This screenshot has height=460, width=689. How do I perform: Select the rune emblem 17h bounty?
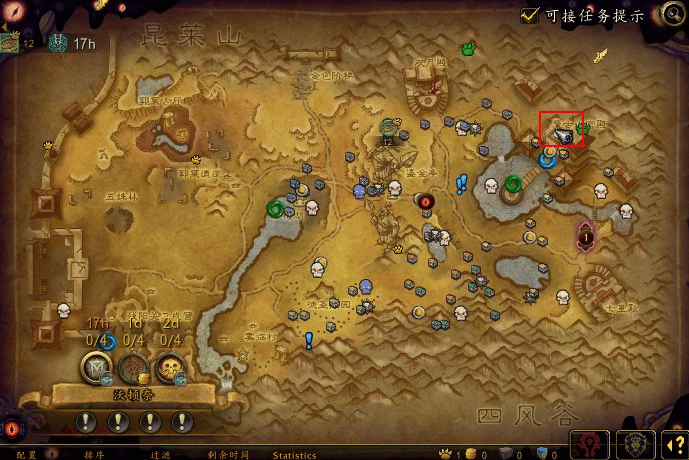[97, 366]
